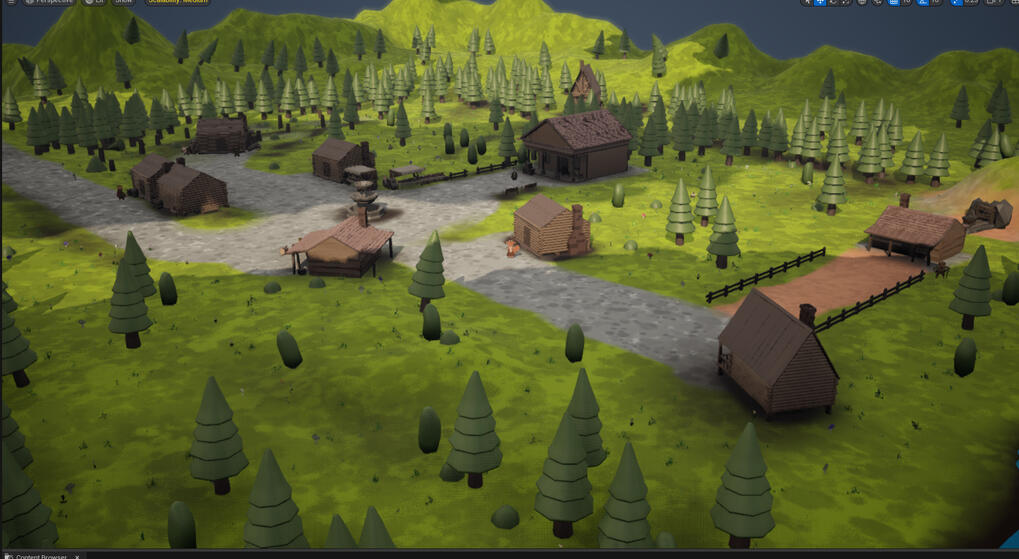Viewport: 1019px width, 559px height.
Task: Open the viewport options hamburger menu
Action: coord(12,2)
